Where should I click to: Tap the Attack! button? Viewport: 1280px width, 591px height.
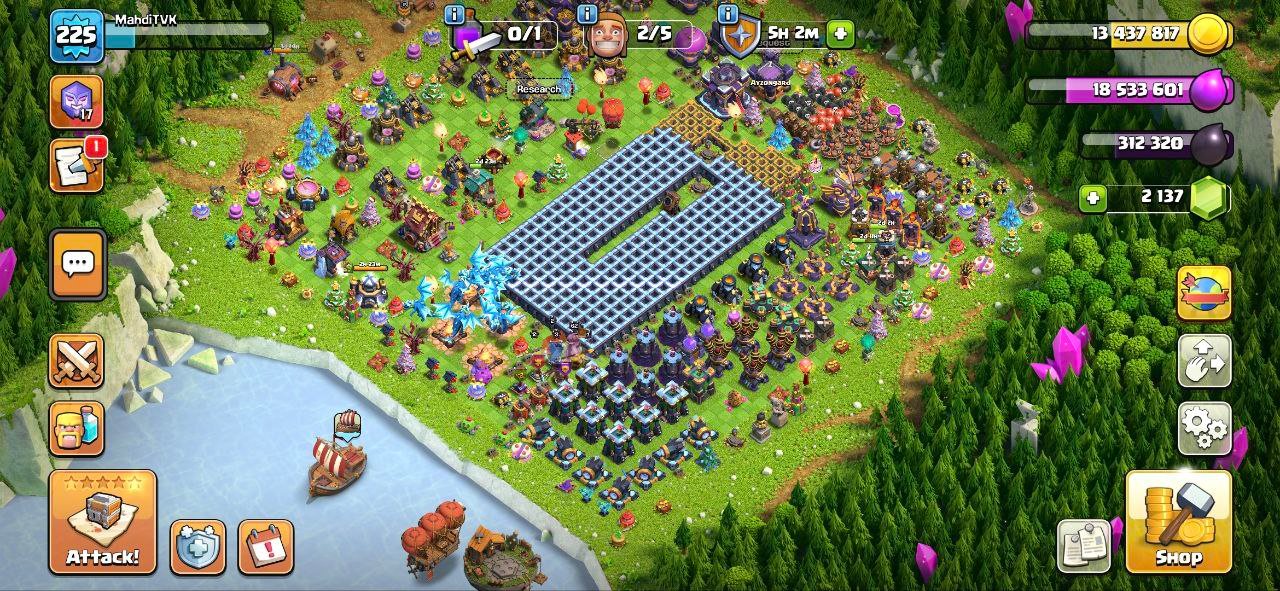click(x=103, y=521)
